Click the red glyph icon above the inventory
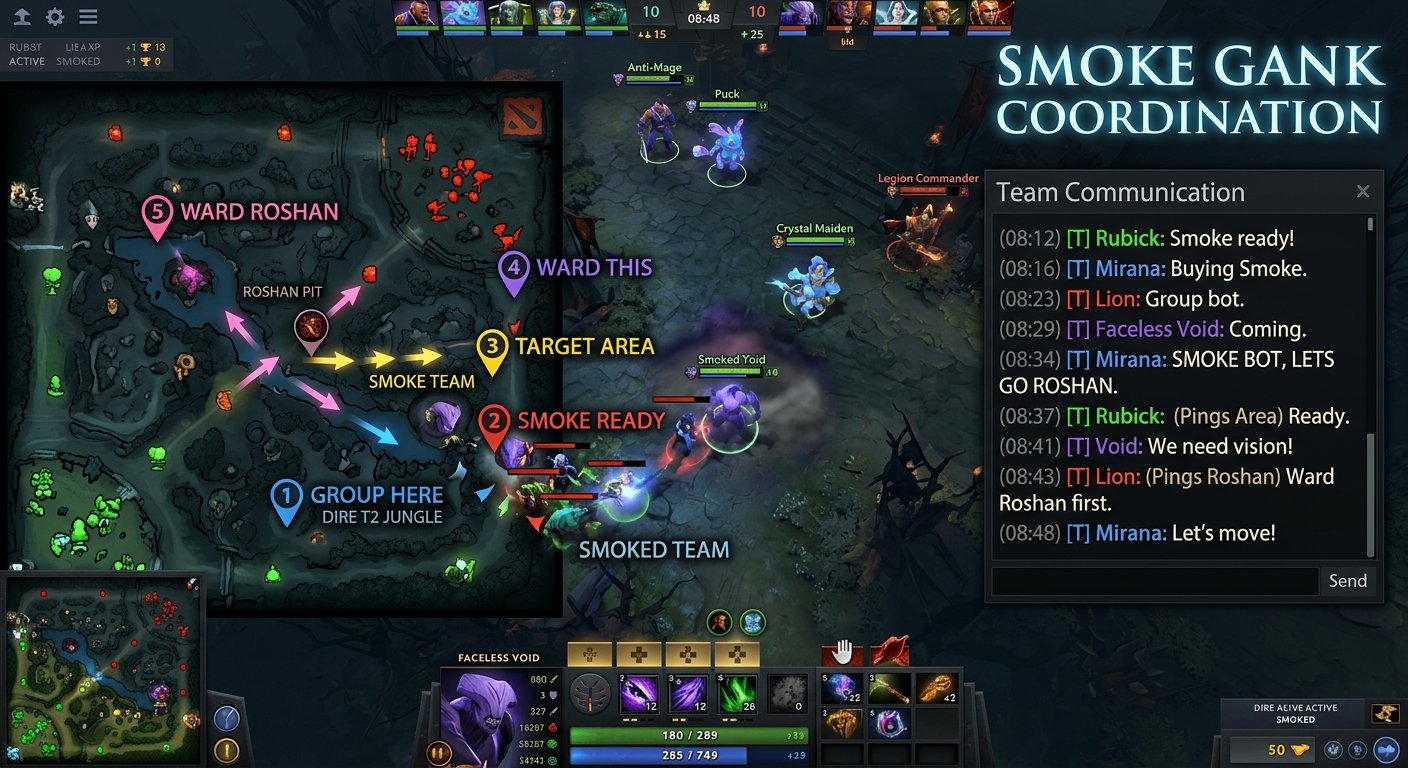This screenshot has height=768, width=1408. (889, 651)
